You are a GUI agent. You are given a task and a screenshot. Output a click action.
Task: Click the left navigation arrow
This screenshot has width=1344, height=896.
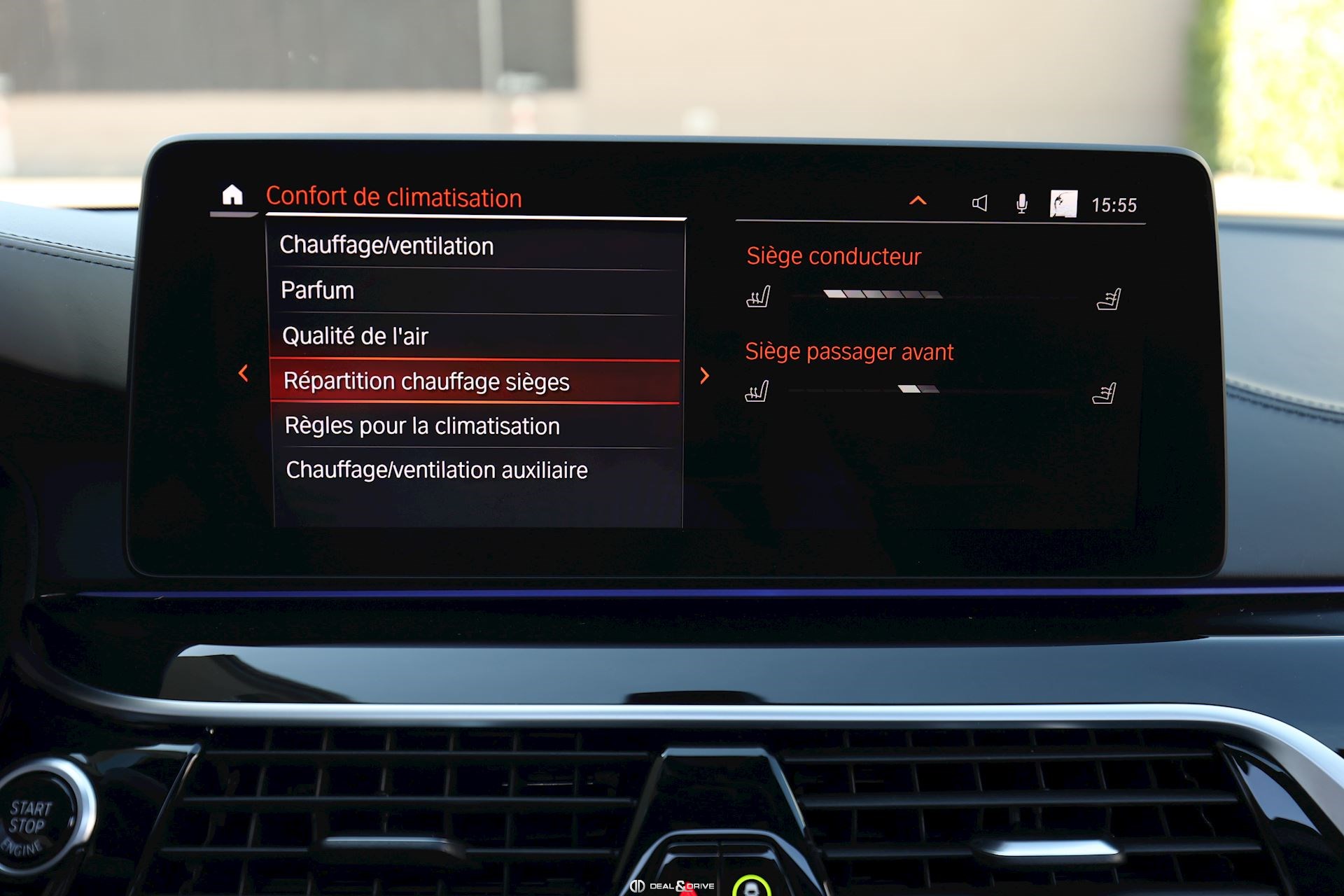(244, 373)
